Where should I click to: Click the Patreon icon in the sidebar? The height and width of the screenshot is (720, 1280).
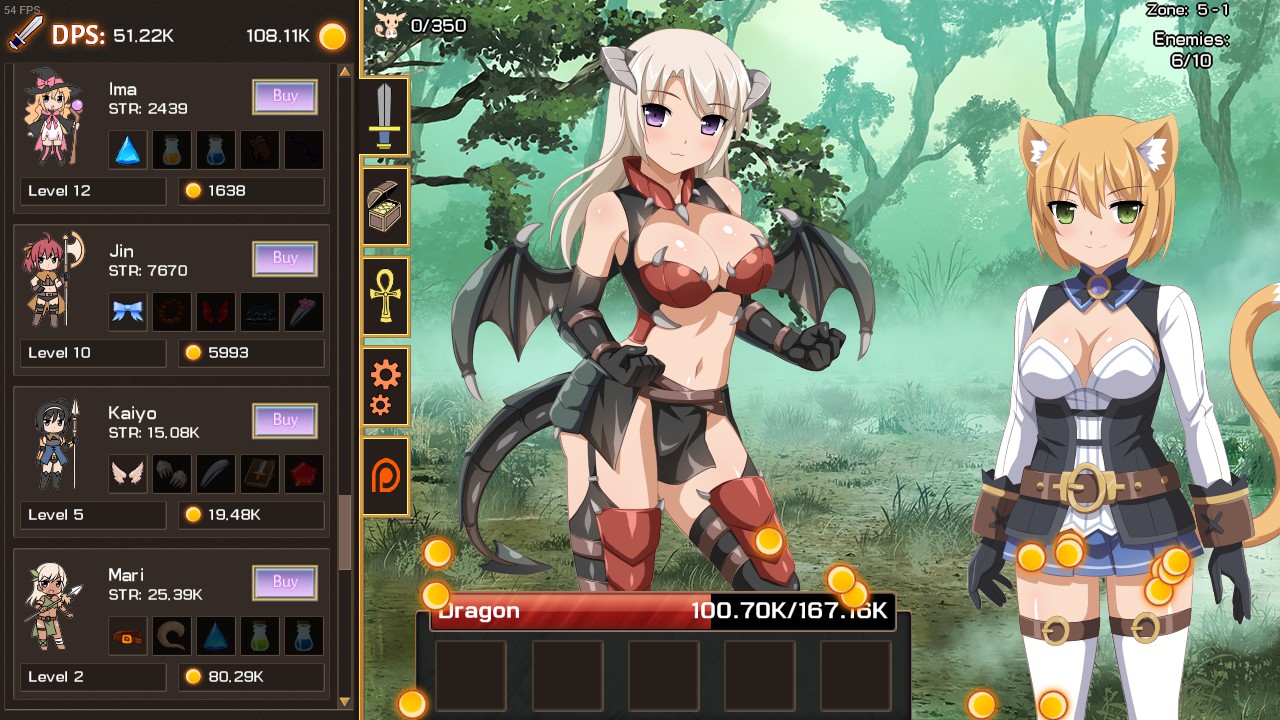pyautogui.click(x=385, y=476)
